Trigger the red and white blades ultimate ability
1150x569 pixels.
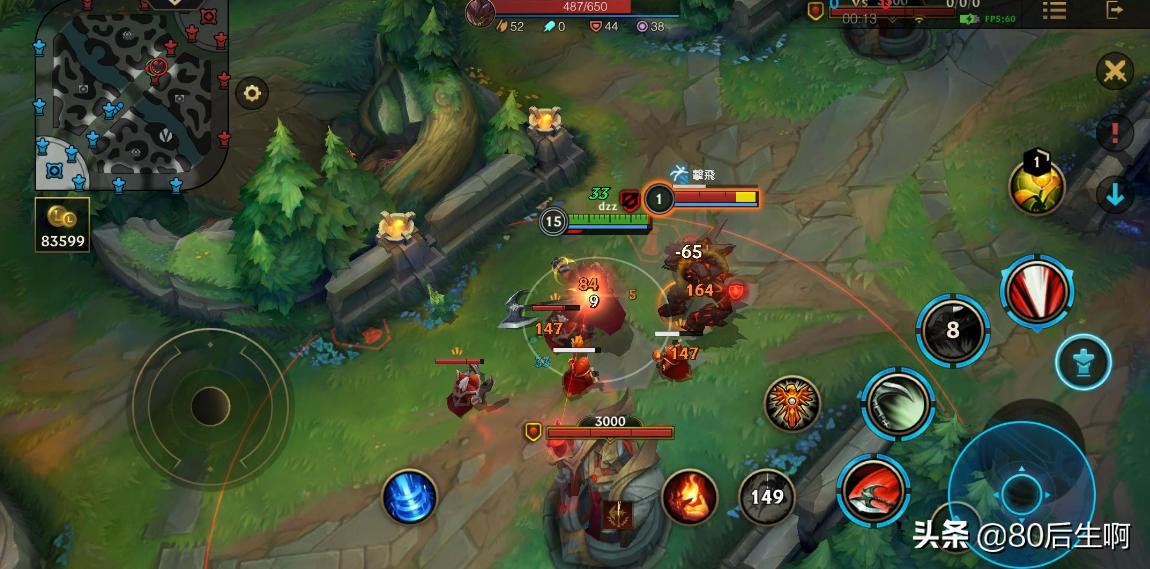1038,291
